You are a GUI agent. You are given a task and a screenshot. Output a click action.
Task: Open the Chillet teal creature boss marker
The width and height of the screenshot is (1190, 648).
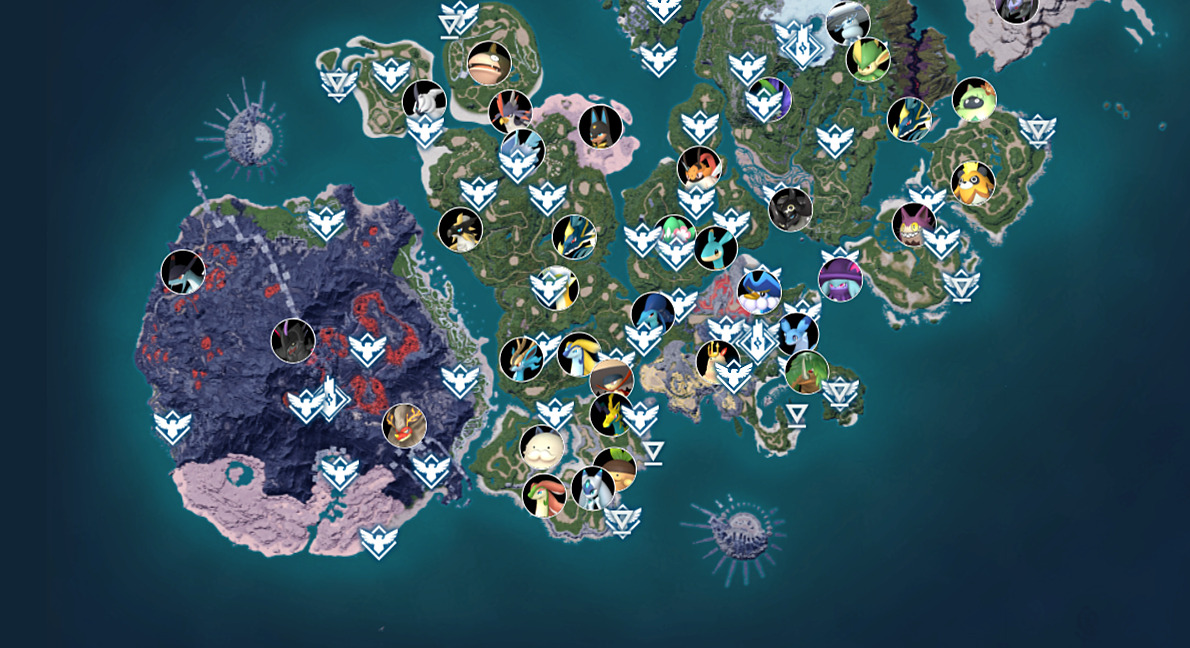coord(715,248)
